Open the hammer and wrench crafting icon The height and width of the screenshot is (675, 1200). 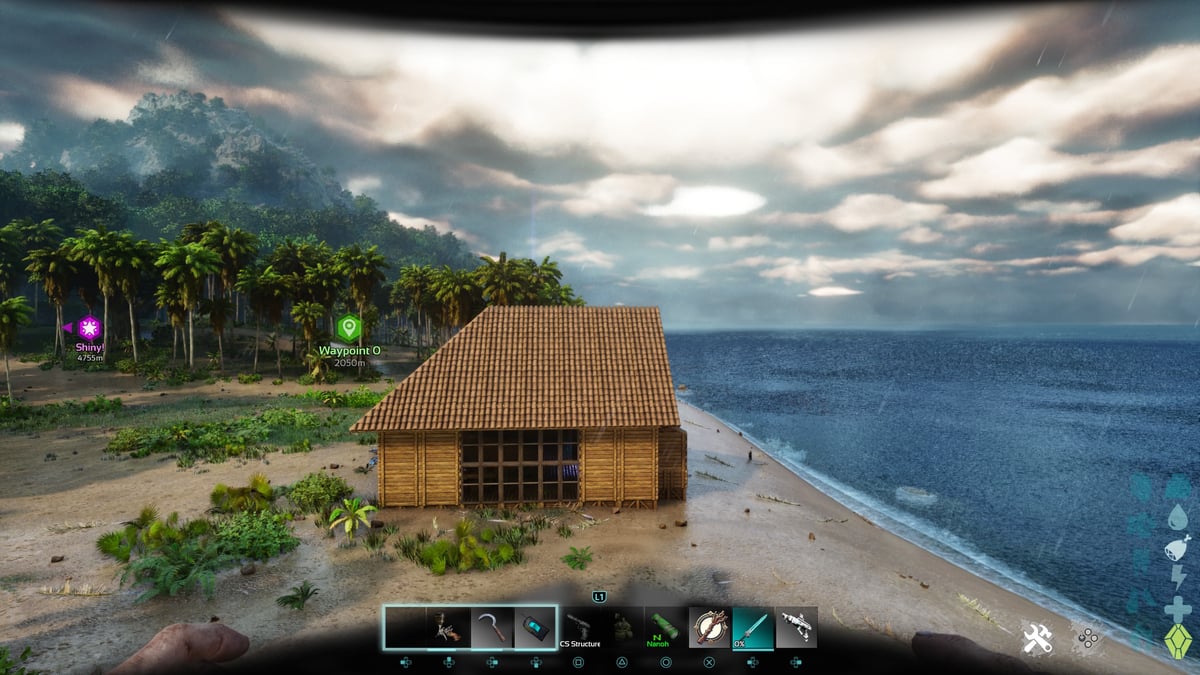[1036, 638]
